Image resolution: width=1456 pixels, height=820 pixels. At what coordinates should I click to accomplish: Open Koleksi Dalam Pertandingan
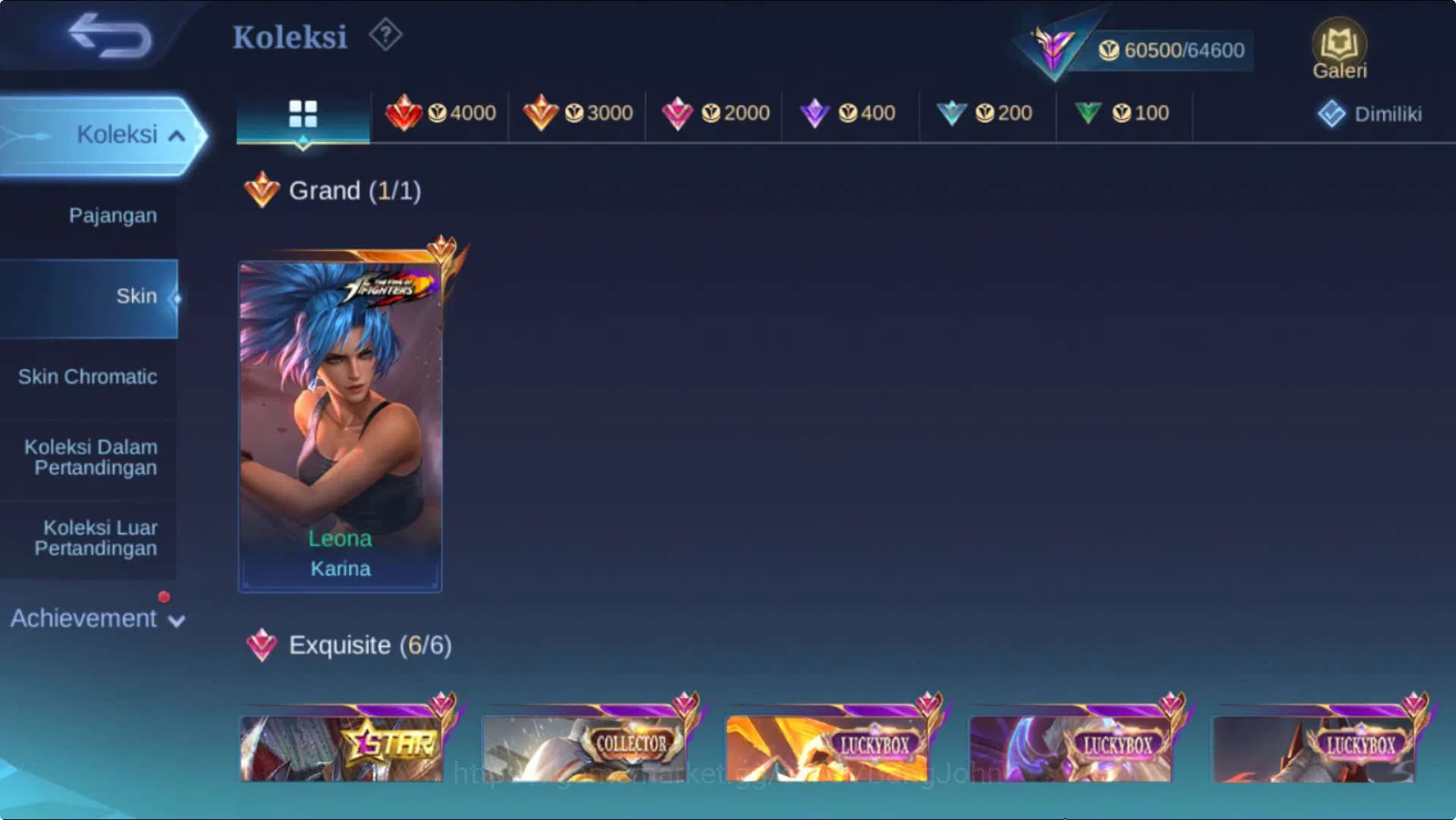[x=89, y=457]
